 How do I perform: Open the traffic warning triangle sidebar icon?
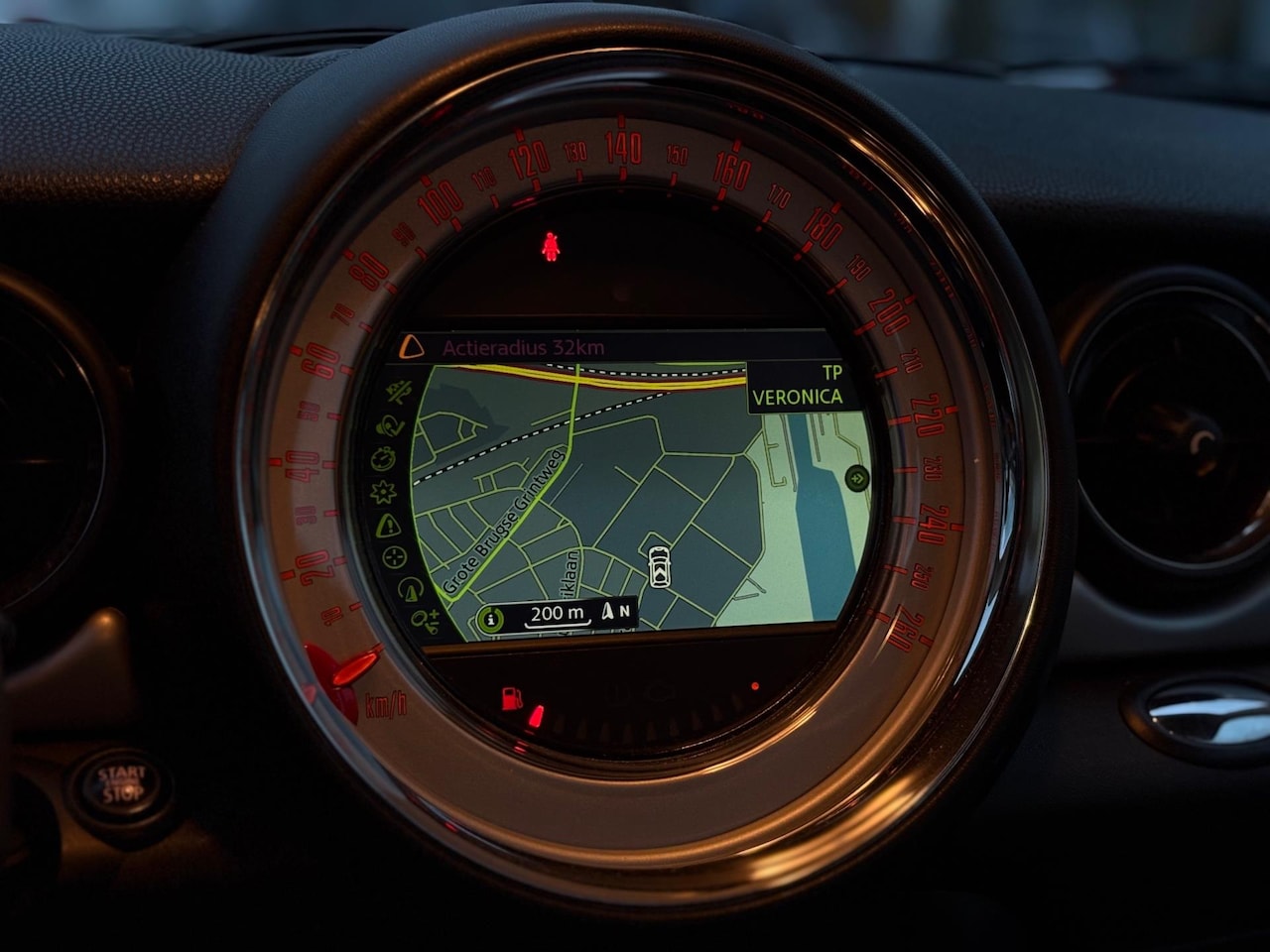click(x=387, y=525)
